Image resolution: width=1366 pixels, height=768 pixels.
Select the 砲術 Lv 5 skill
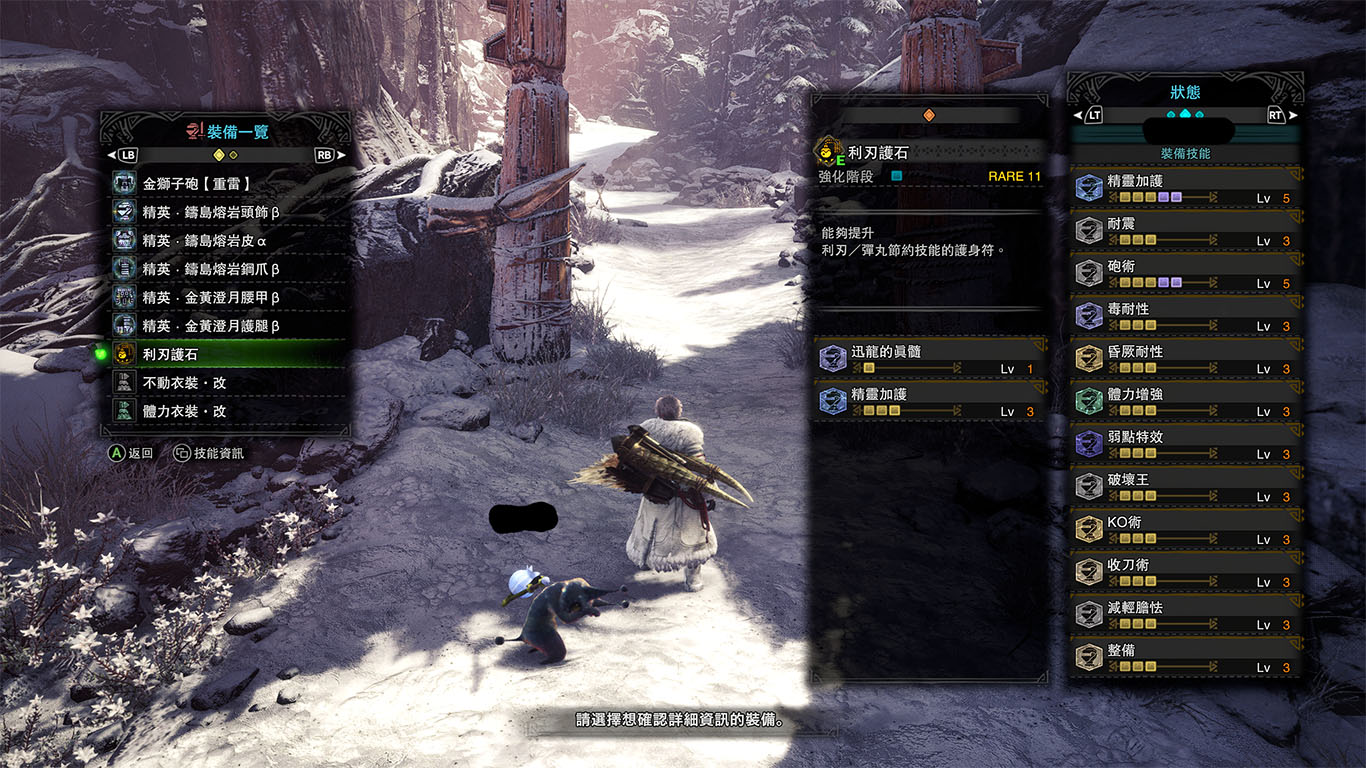(x=1186, y=275)
